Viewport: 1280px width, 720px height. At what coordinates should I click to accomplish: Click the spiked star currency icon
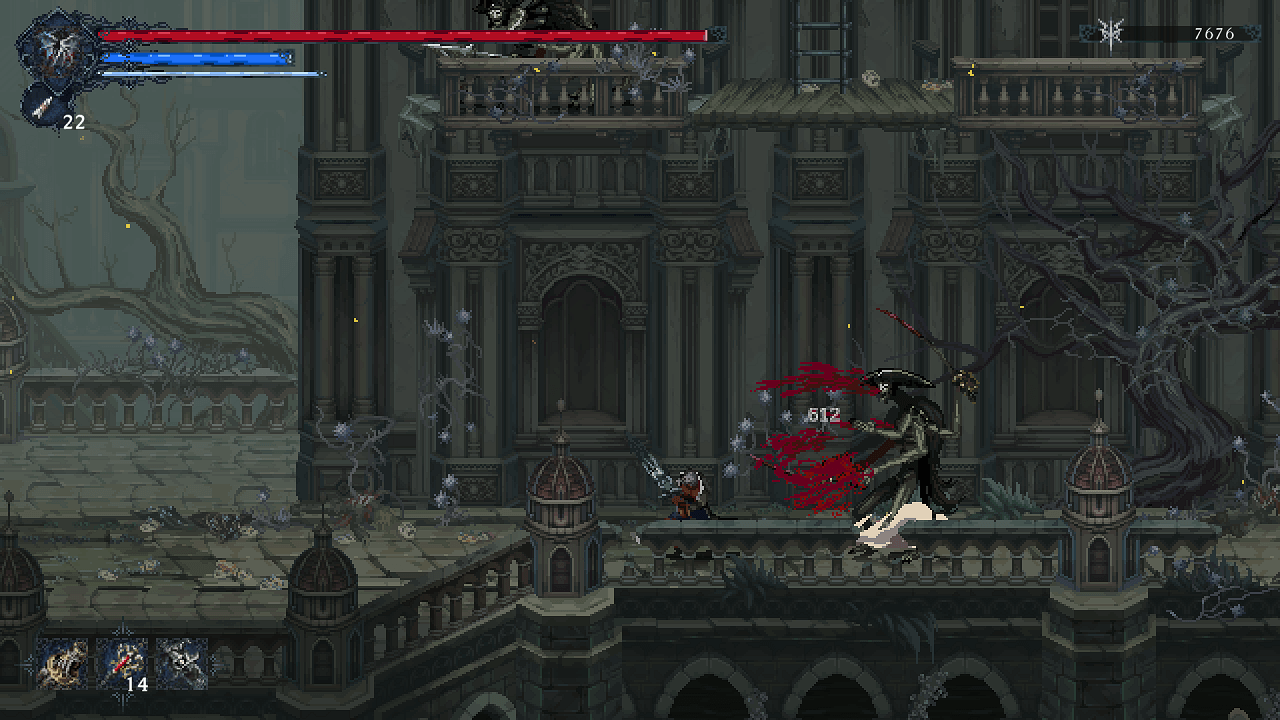click(x=1108, y=33)
